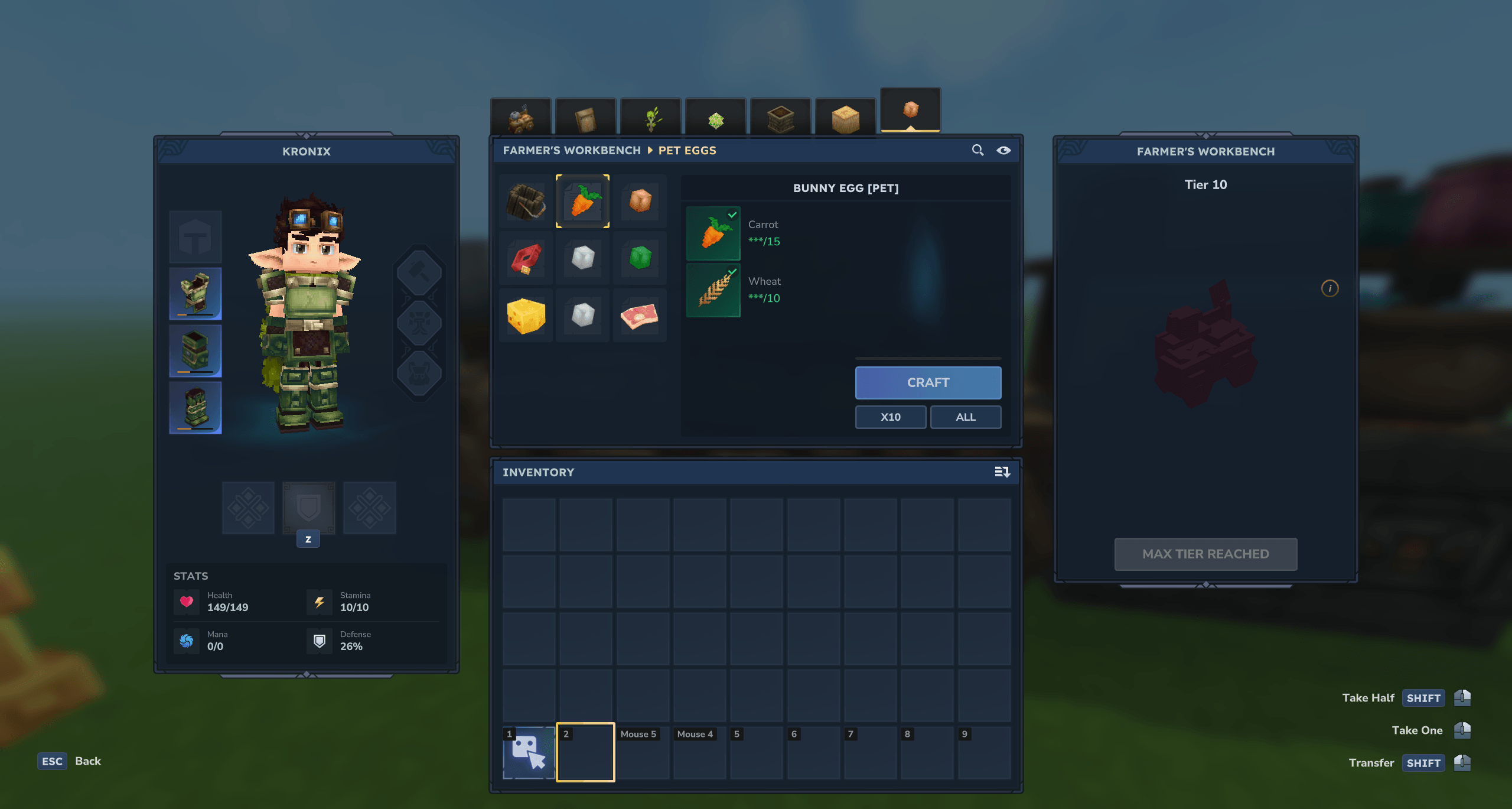
Task: Choose the ALL craft button
Action: (965, 417)
